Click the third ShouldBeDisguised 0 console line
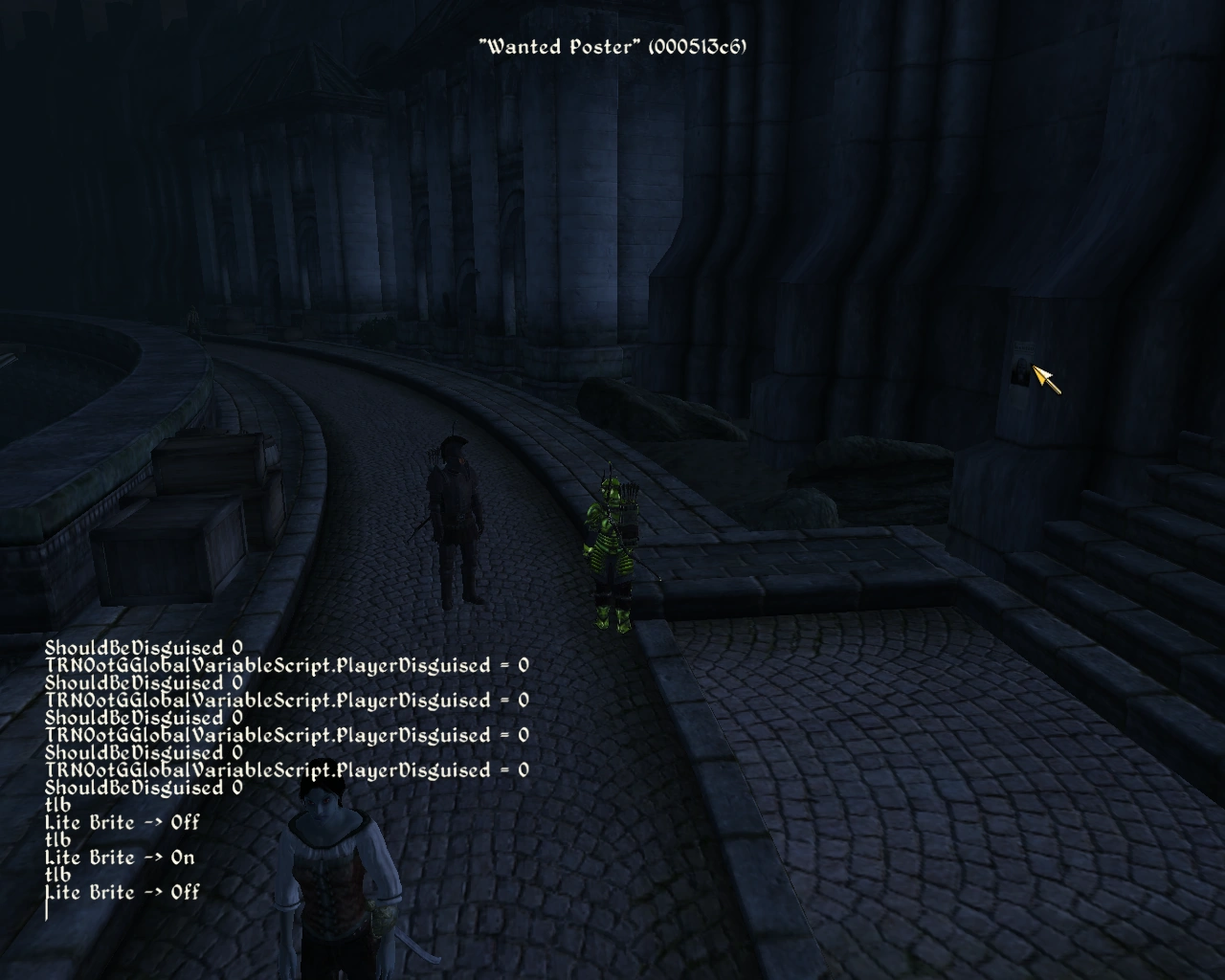The width and height of the screenshot is (1225, 980). (x=144, y=718)
